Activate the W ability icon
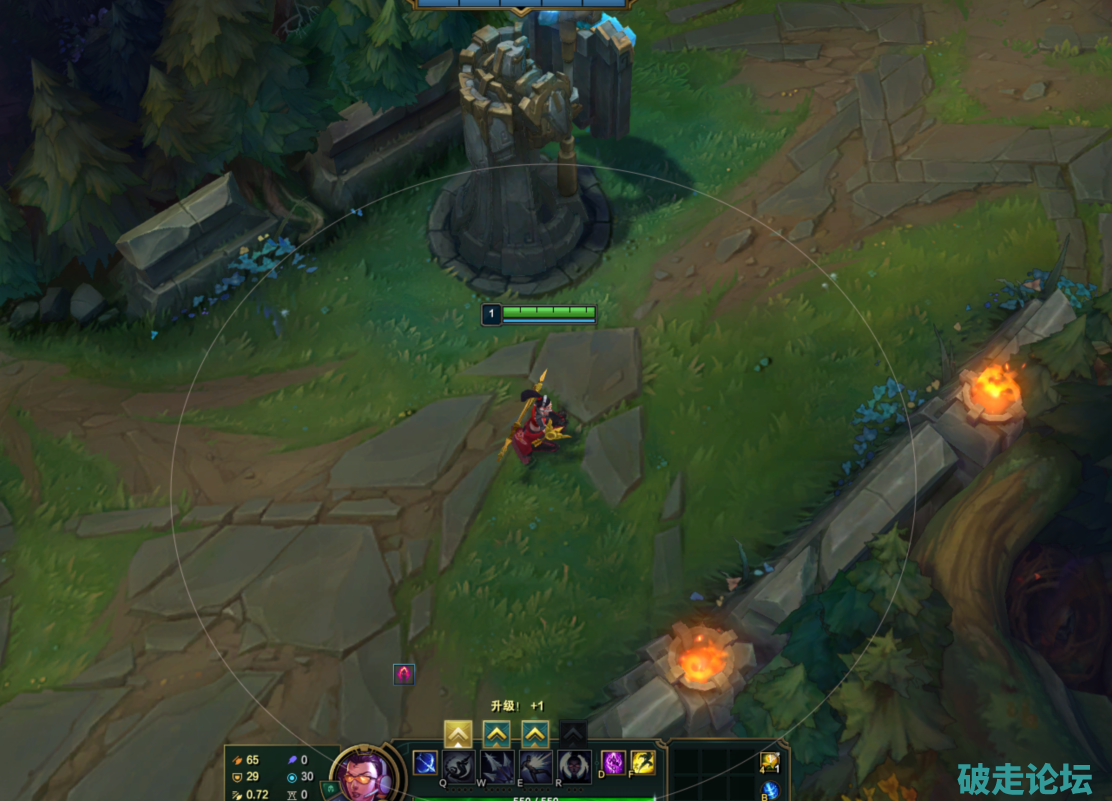Viewport: 1112px width, 801px height. pos(497,766)
